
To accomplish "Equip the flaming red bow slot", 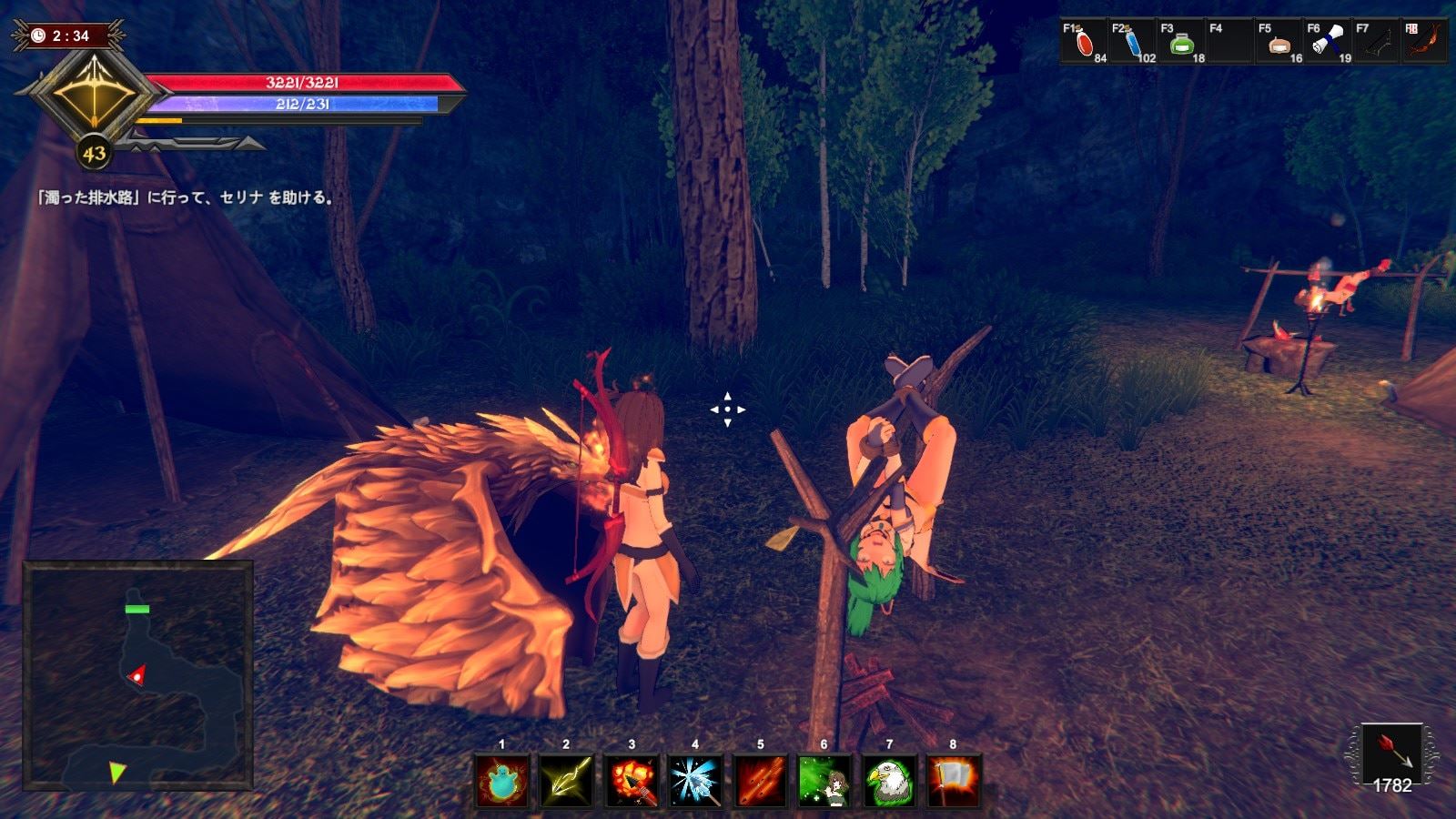I will tap(1426, 42).
